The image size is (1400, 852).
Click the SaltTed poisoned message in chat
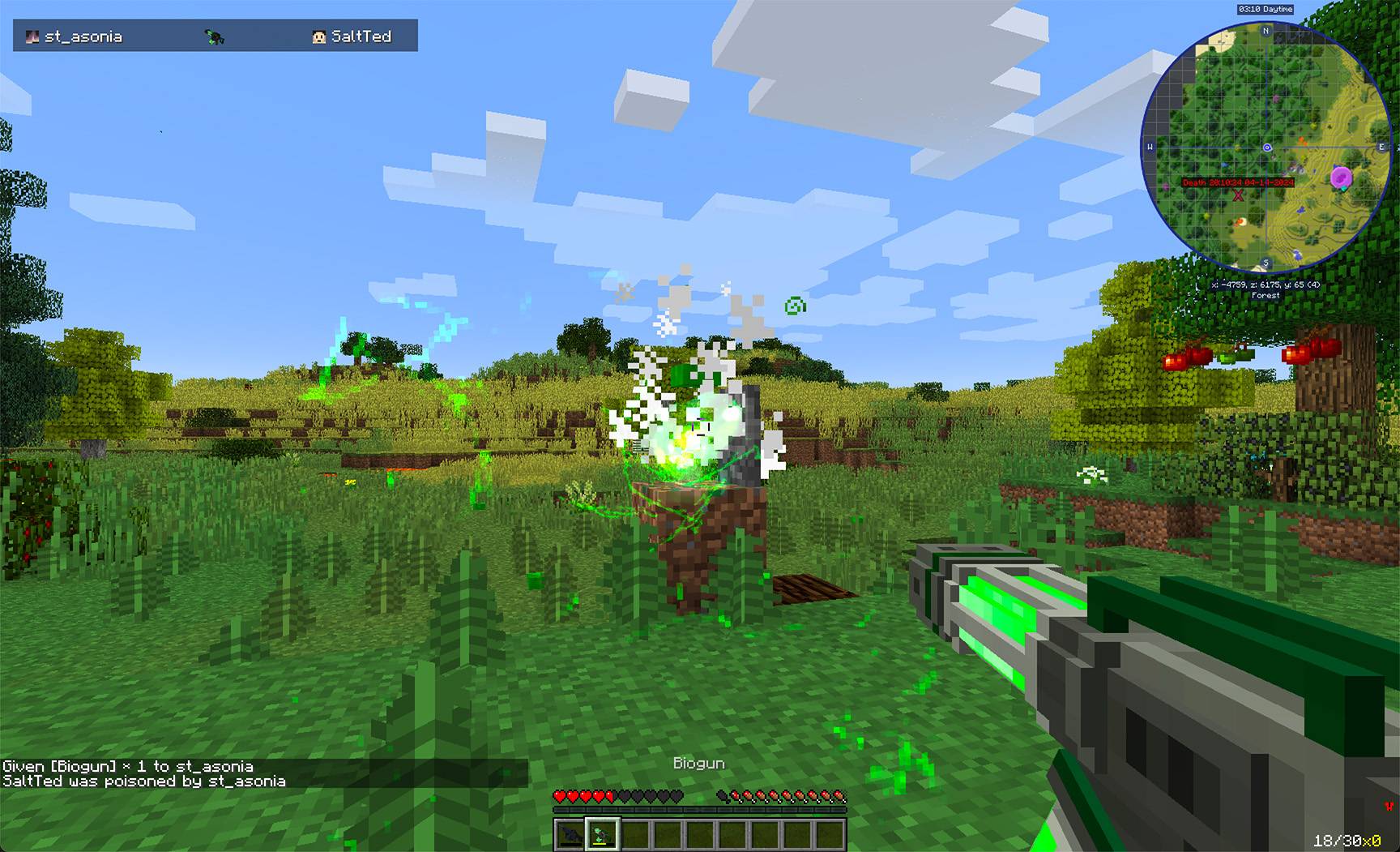(143, 781)
